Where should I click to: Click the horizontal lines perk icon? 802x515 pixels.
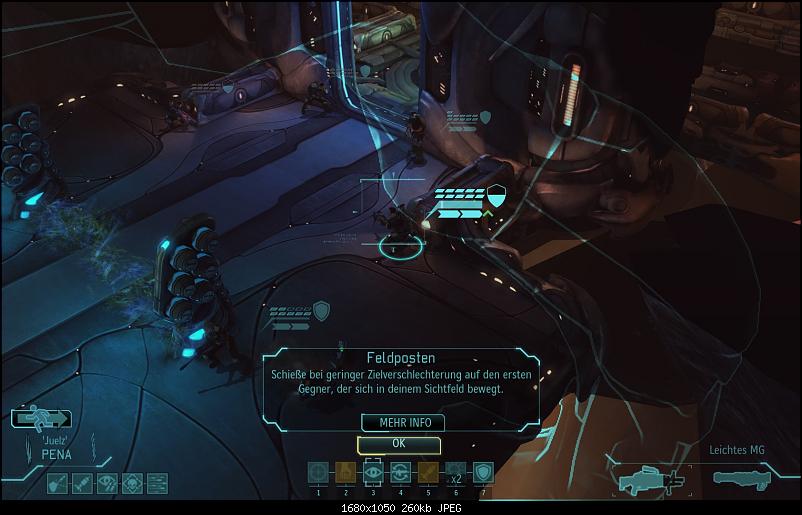tap(157, 484)
